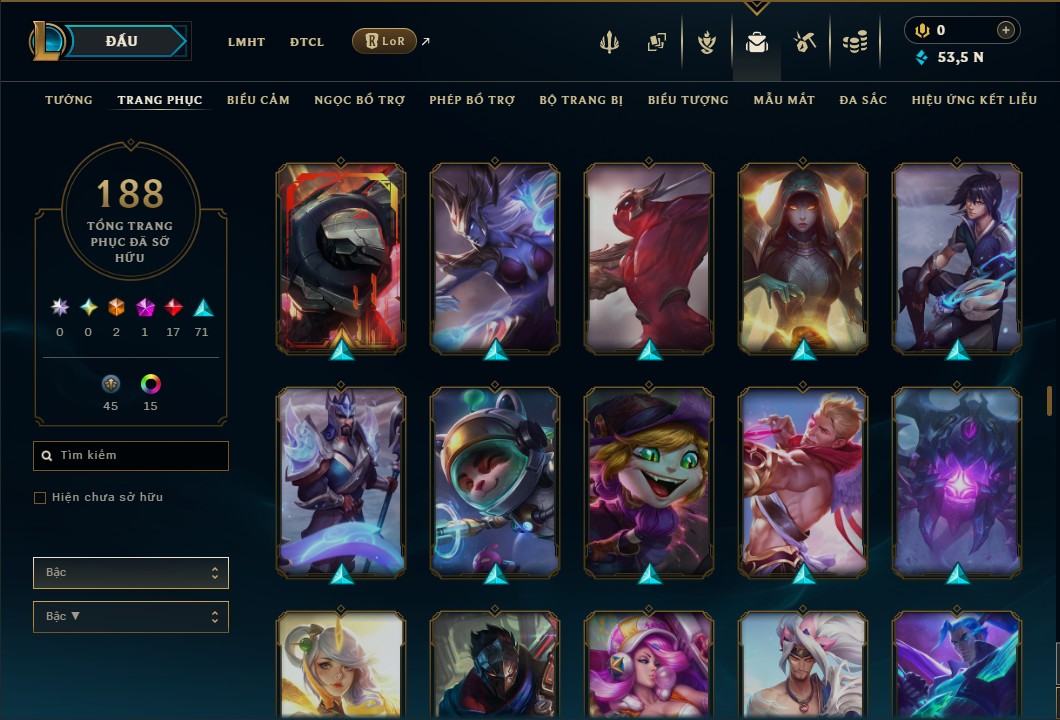1060x720 pixels.
Task: Open the Bậc ▼ sort dropdown
Action: (131, 617)
